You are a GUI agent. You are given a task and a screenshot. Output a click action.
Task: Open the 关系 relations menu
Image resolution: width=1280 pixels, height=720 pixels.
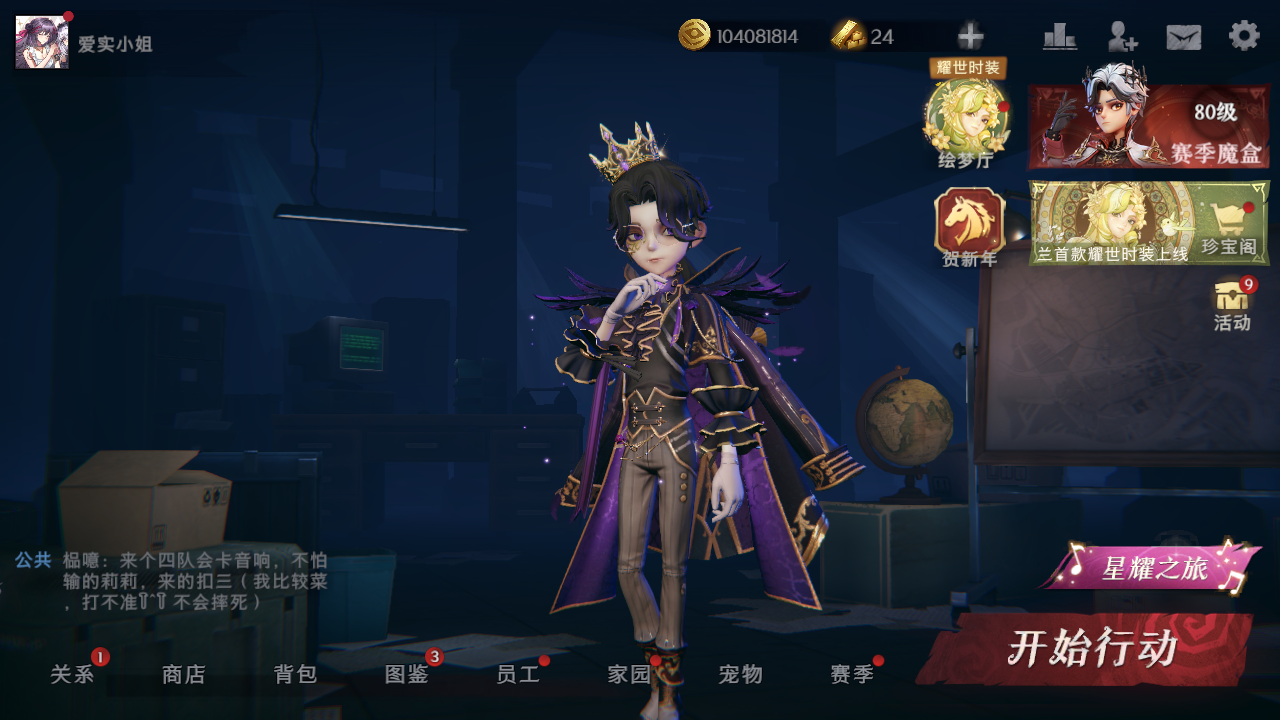click(x=72, y=675)
